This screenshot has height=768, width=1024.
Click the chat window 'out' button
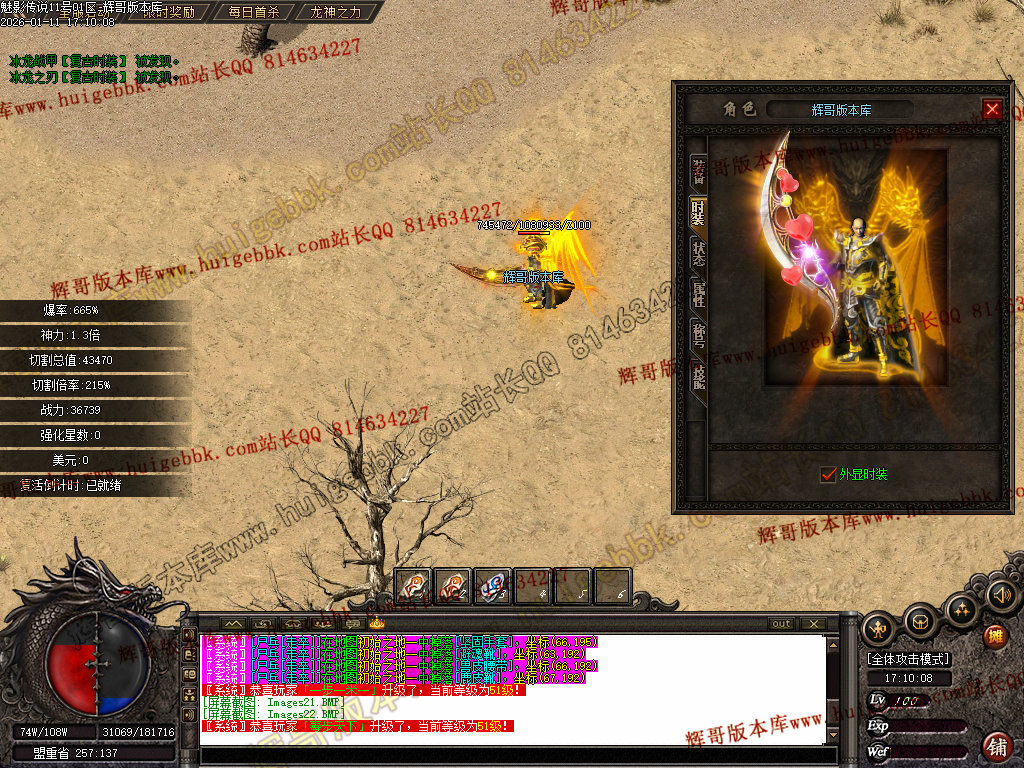pos(782,624)
